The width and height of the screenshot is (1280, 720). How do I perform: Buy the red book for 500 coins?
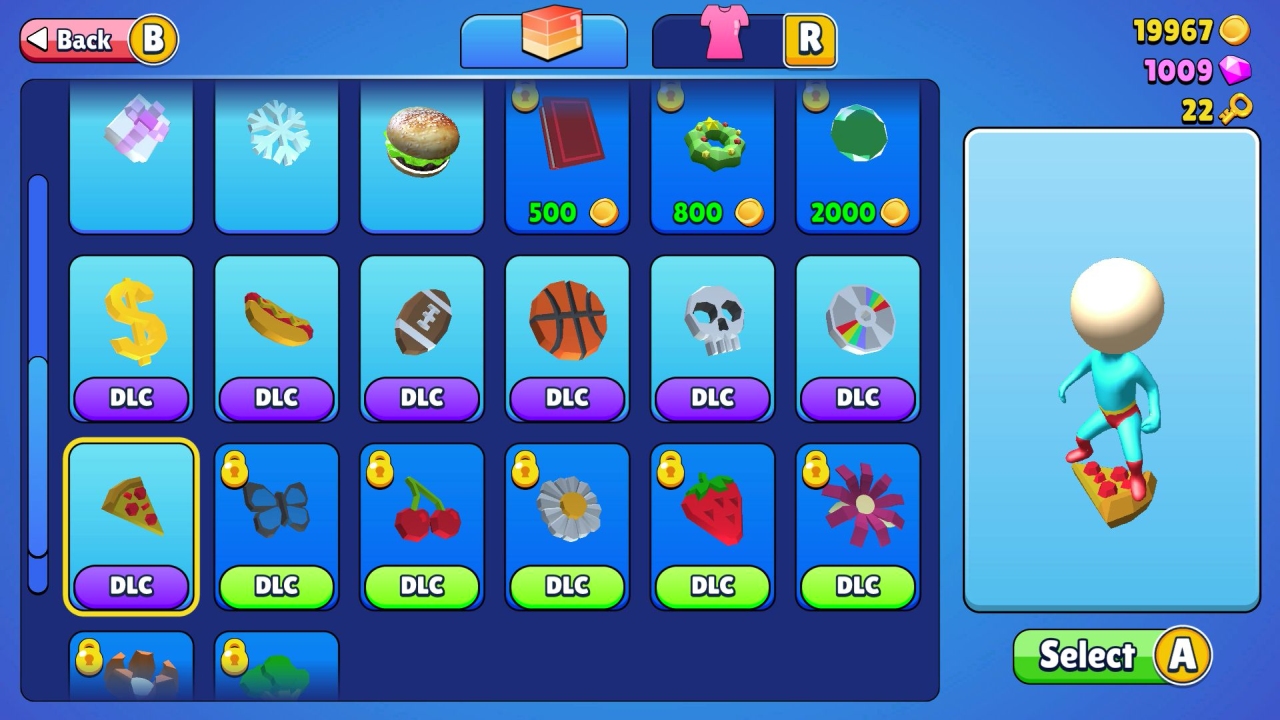566,150
